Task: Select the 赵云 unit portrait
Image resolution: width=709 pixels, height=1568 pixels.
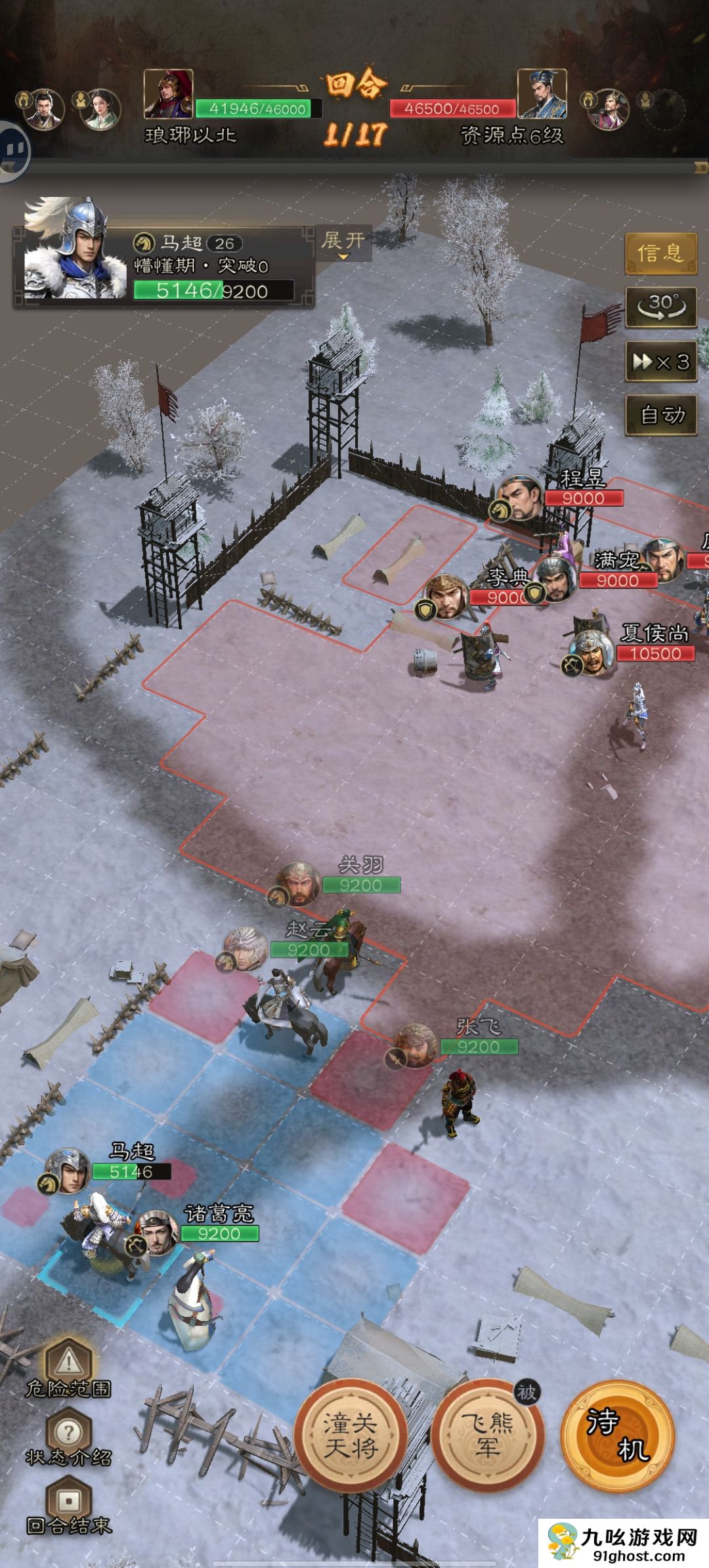Action: click(246, 948)
